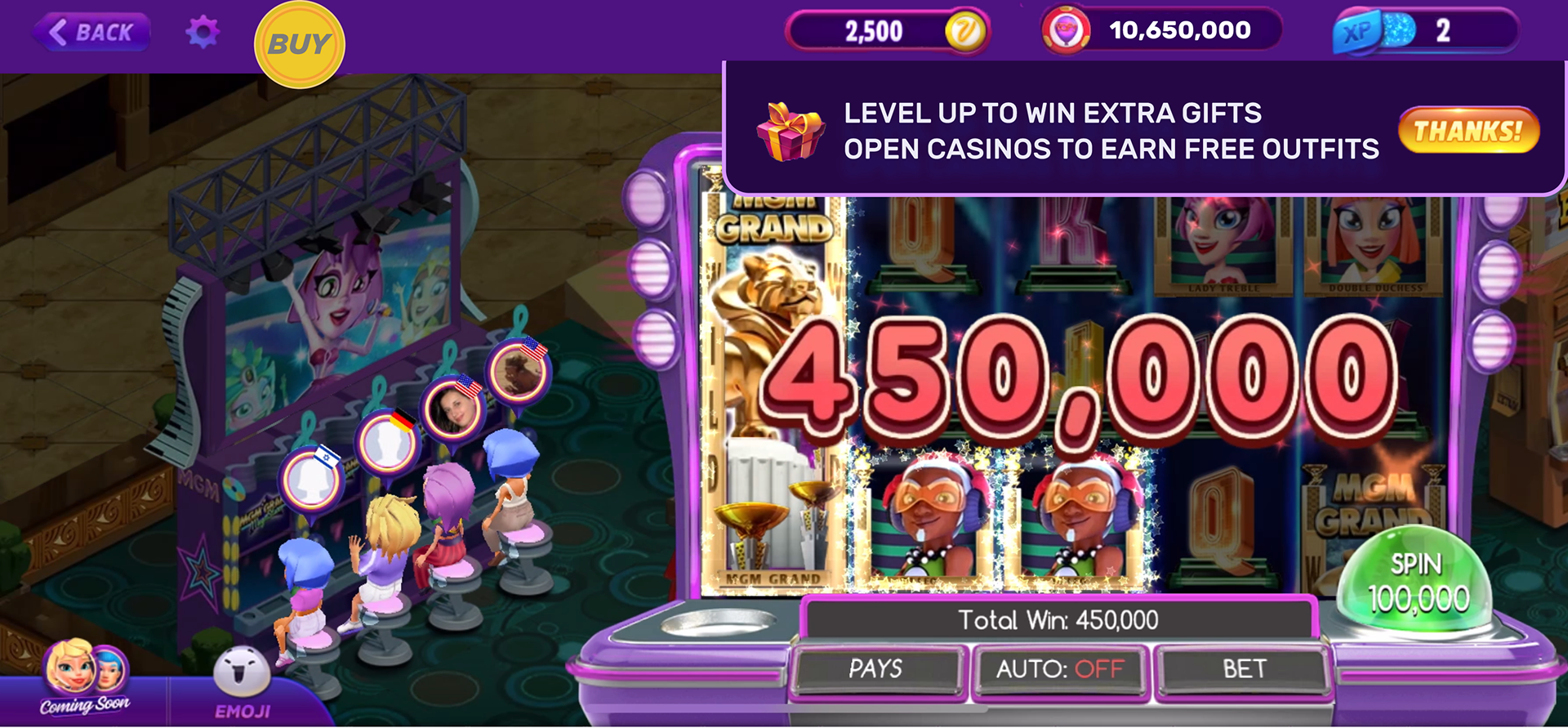Open settings via the gear icon
This screenshot has width=1568, height=728.
202,33
